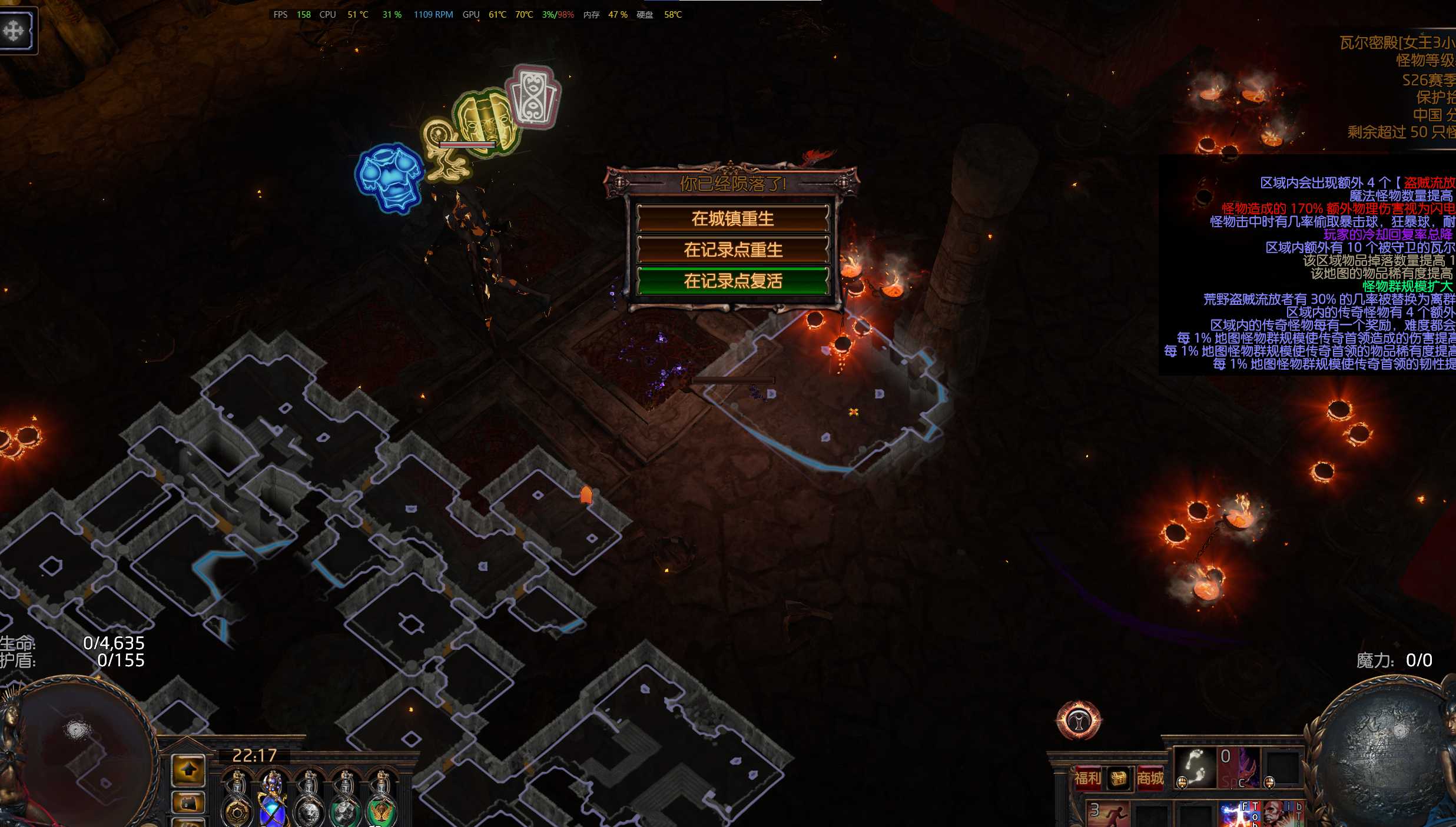Screen dimensions: 1456x827
Task: Click the green 在记录点复活 revive button
Action: 732,281
